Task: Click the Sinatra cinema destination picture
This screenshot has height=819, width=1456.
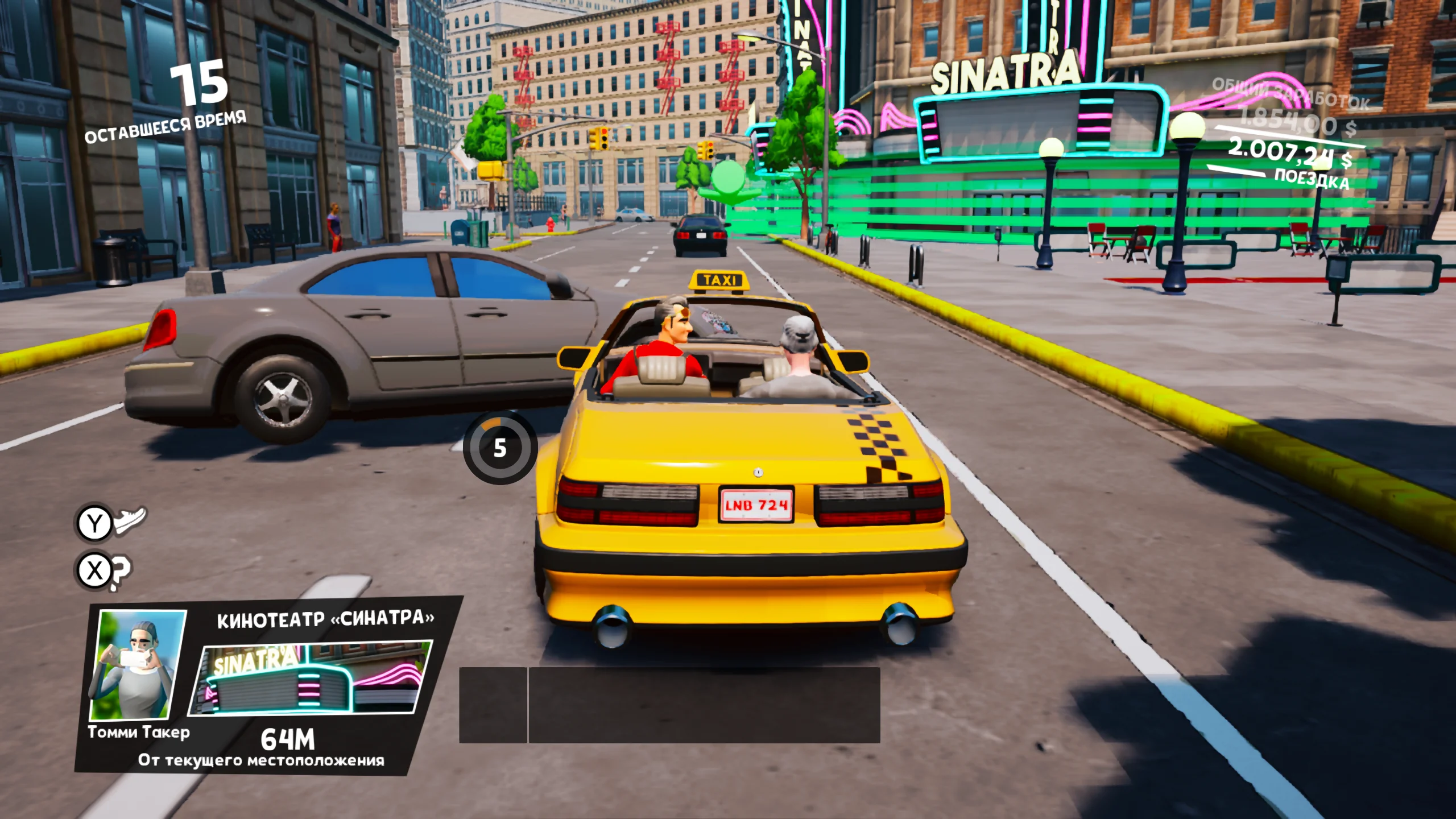Action: click(x=312, y=678)
